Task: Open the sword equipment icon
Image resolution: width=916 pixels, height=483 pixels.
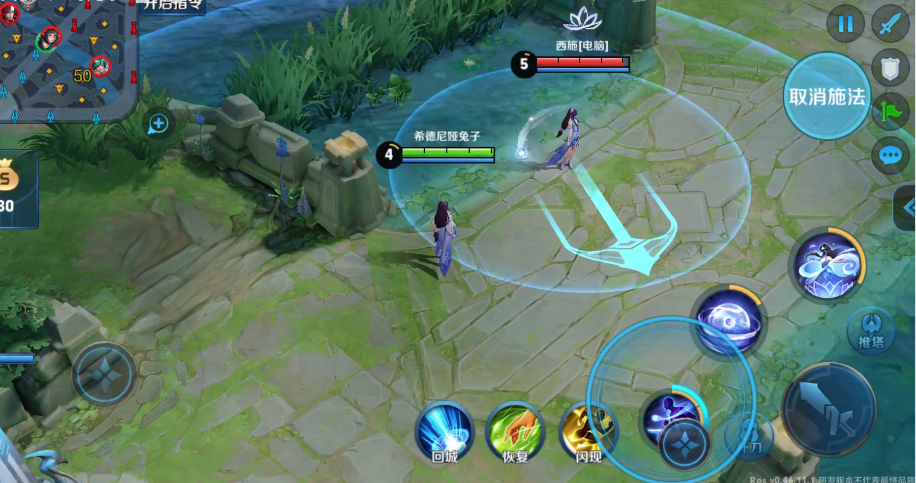Action: point(889,24)
